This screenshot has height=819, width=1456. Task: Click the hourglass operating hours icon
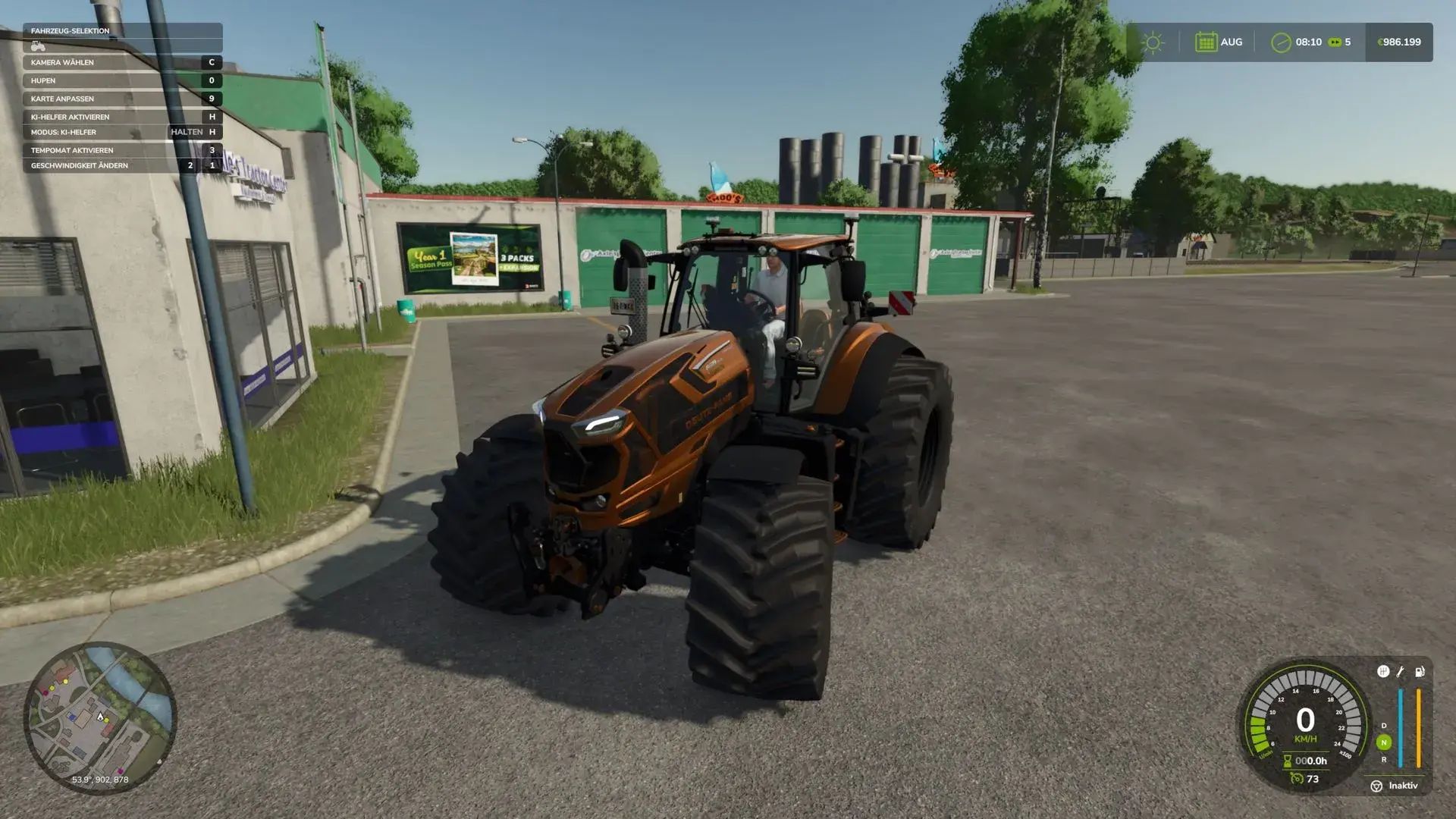tap(1287, 761)
